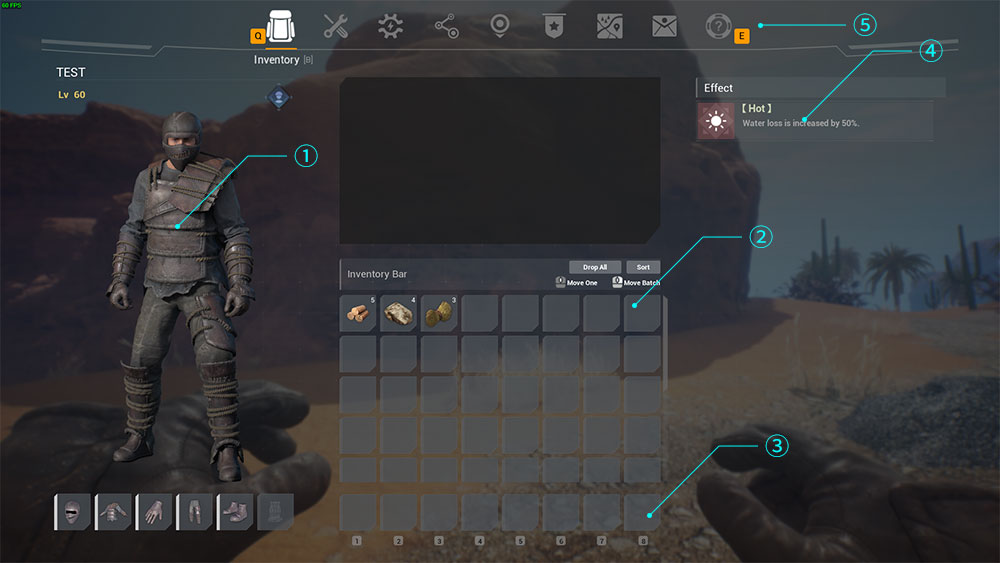Select the wood logs inventory slot
This screenshot has width=1000, height=563.
358,313
